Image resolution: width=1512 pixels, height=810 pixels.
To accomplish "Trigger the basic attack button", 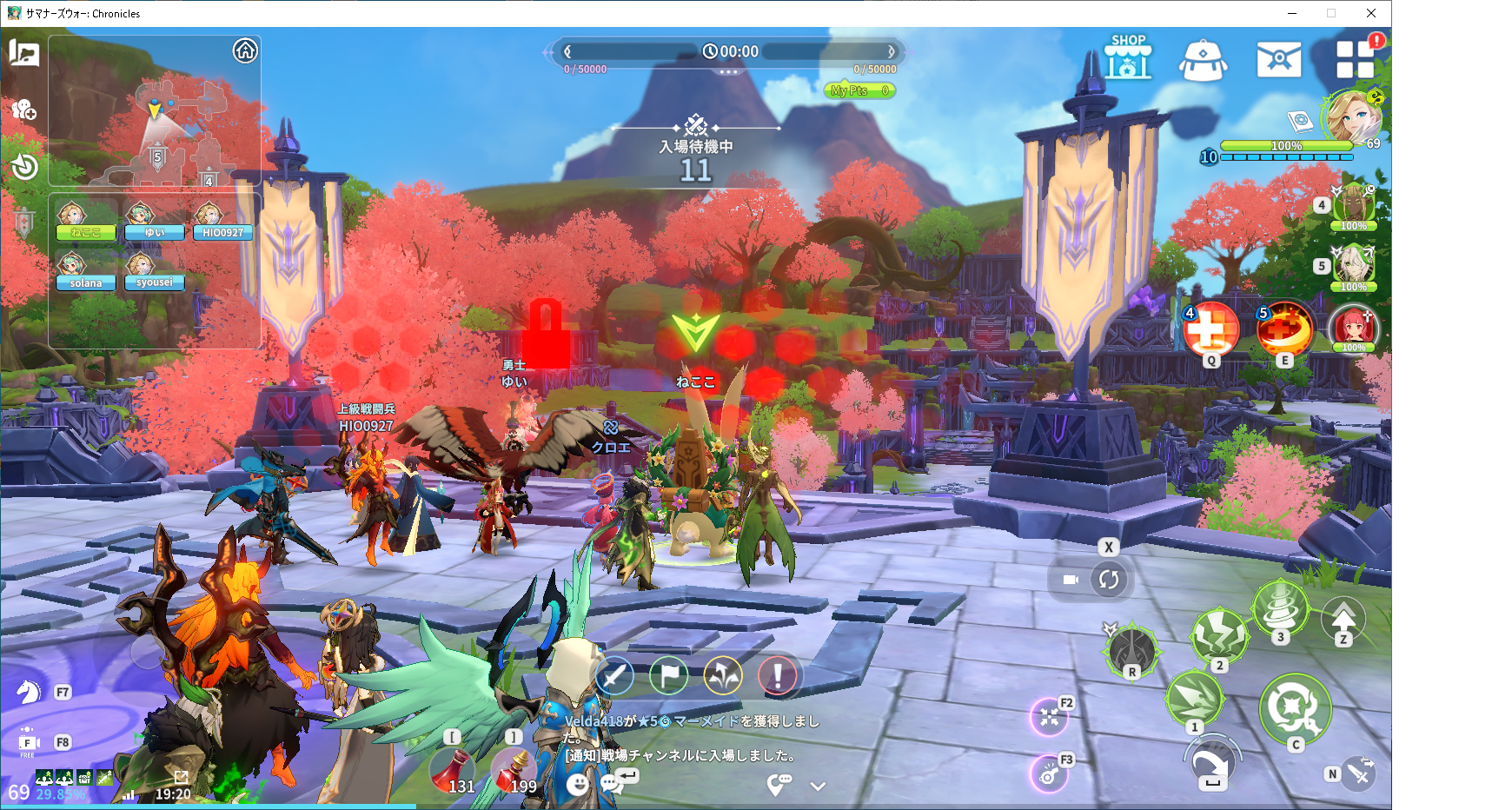I will pos(1295,707).
